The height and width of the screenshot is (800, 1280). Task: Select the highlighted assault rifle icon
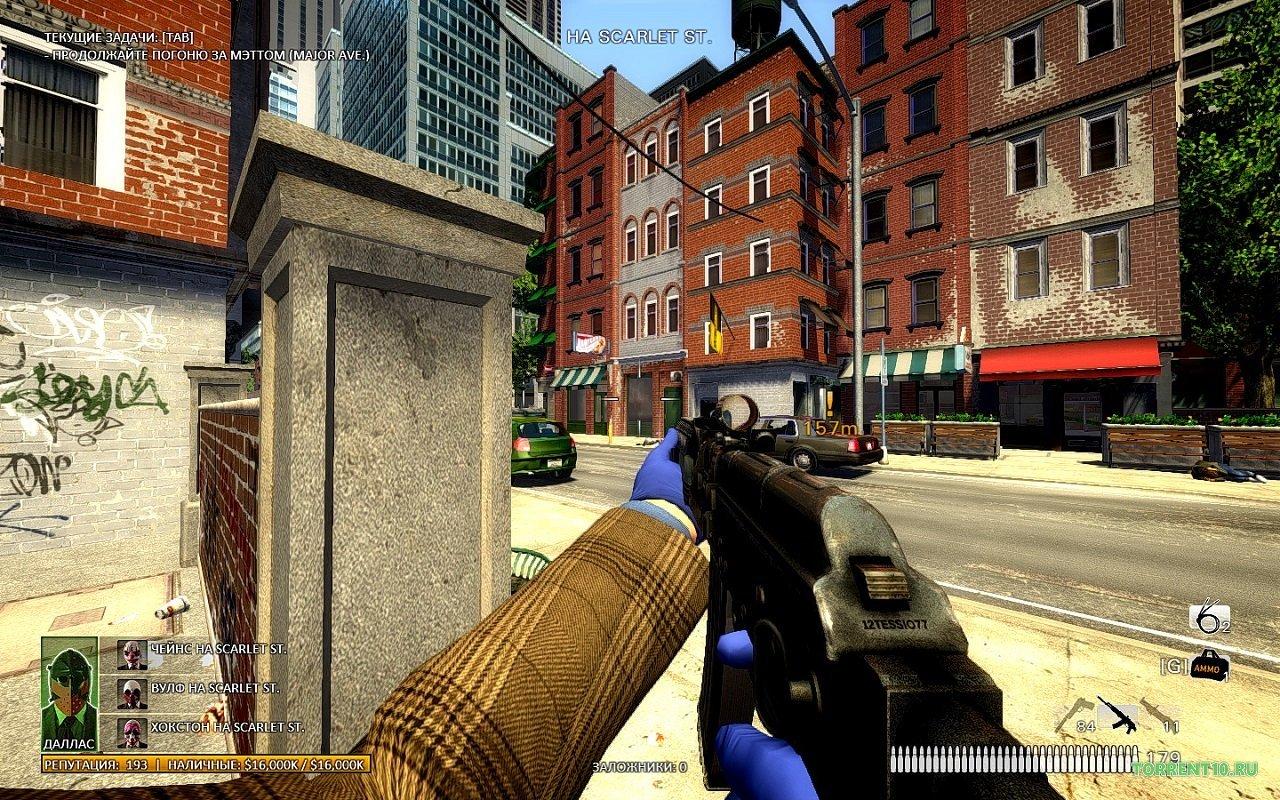(x=1116, y=714)
